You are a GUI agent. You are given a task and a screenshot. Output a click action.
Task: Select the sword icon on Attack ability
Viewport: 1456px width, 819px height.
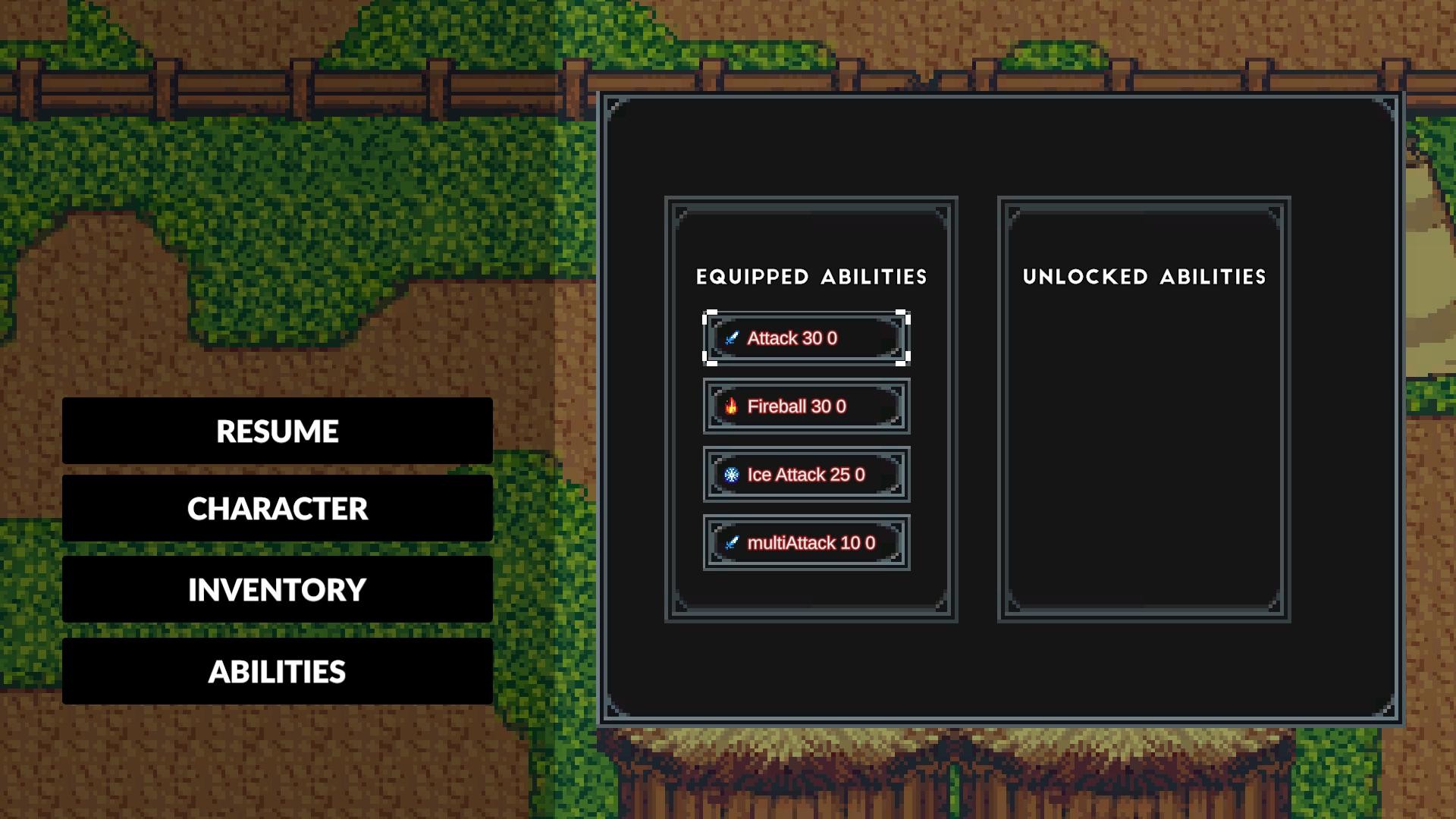[x=733, y=338]
